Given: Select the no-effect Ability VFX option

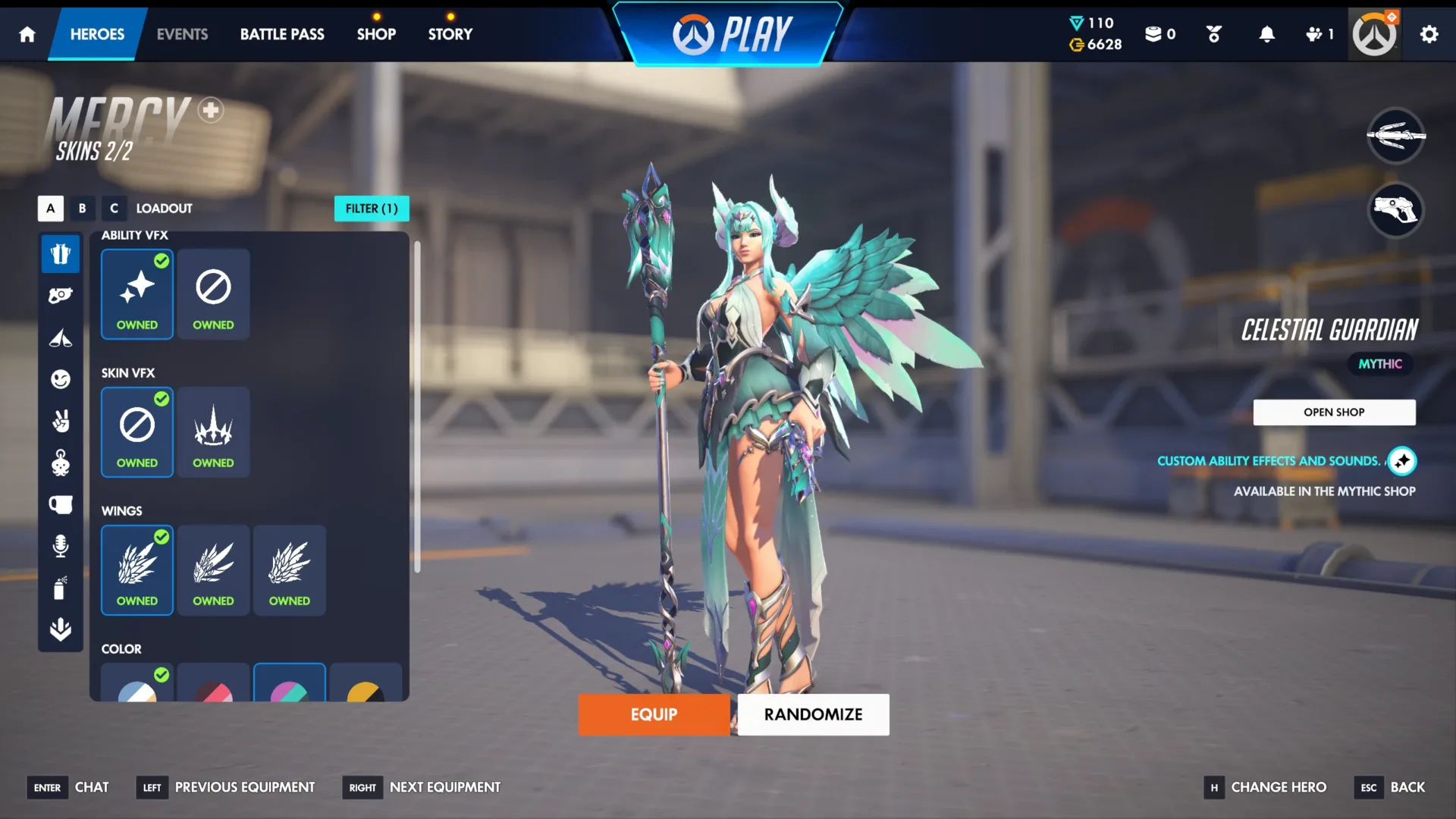Looking at the screenshot, I should click(213, 294).
